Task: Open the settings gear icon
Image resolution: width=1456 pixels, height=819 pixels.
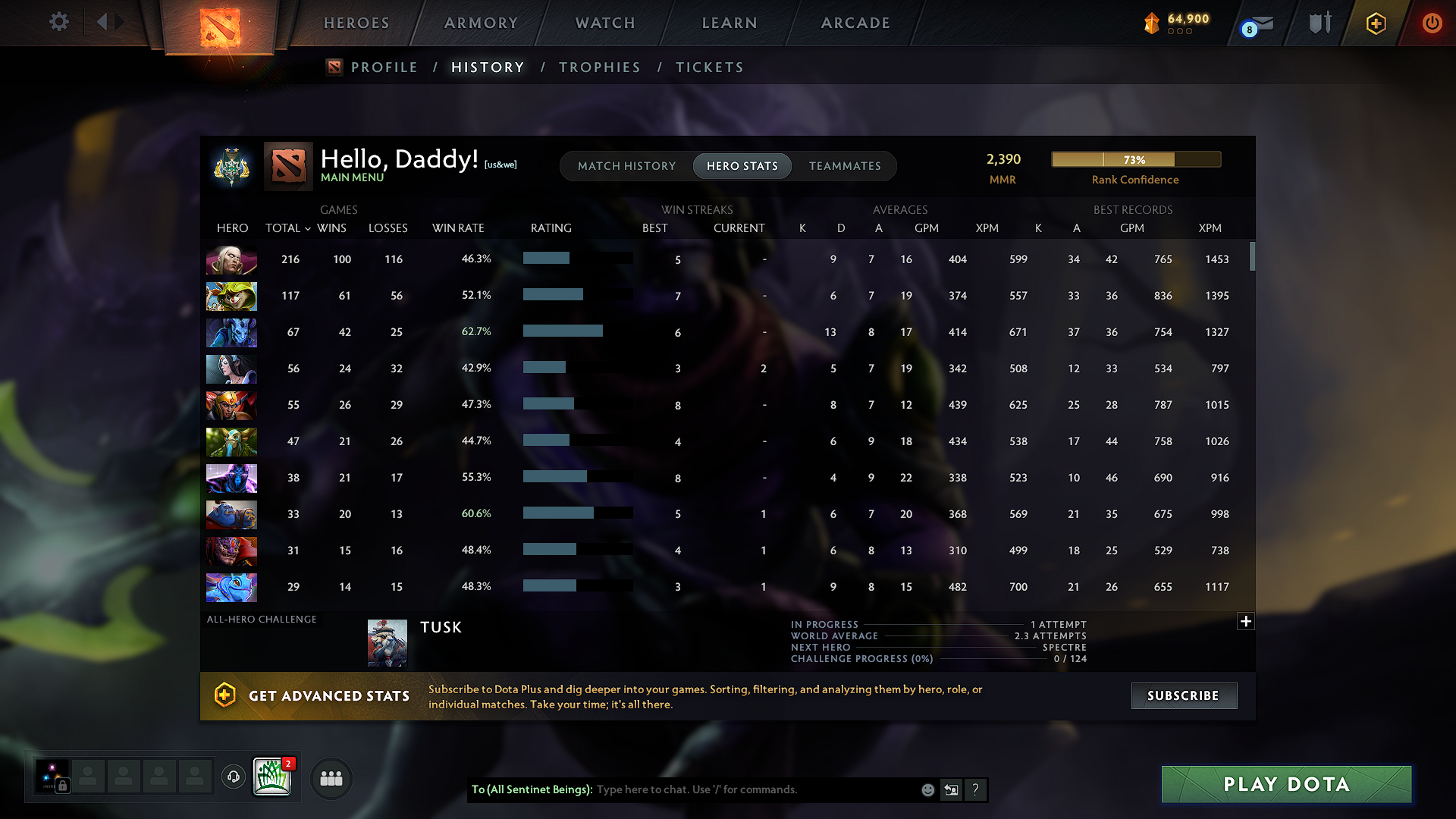Action: click(58, 22)
